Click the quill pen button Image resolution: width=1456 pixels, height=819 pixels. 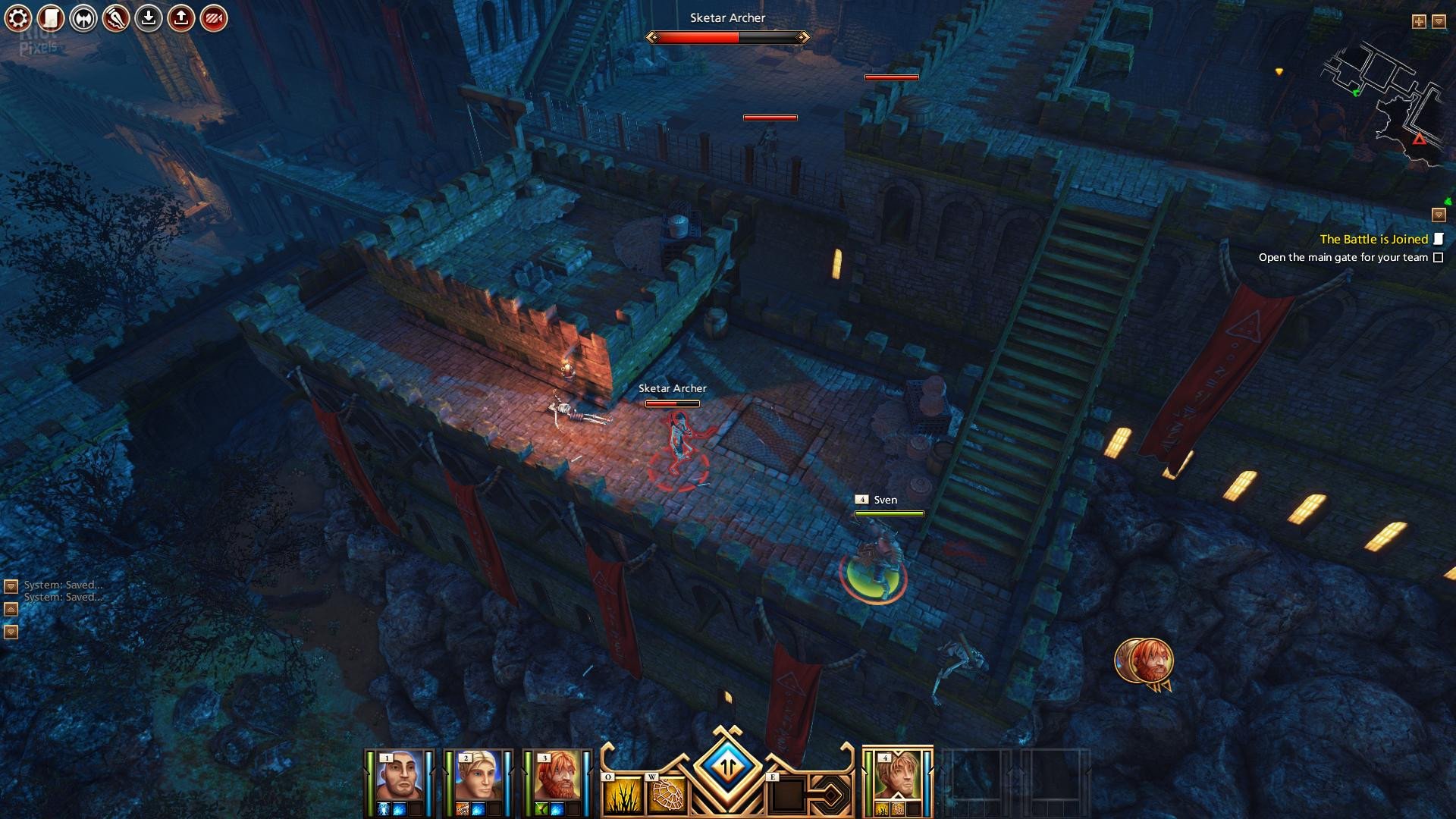(116, 18)
